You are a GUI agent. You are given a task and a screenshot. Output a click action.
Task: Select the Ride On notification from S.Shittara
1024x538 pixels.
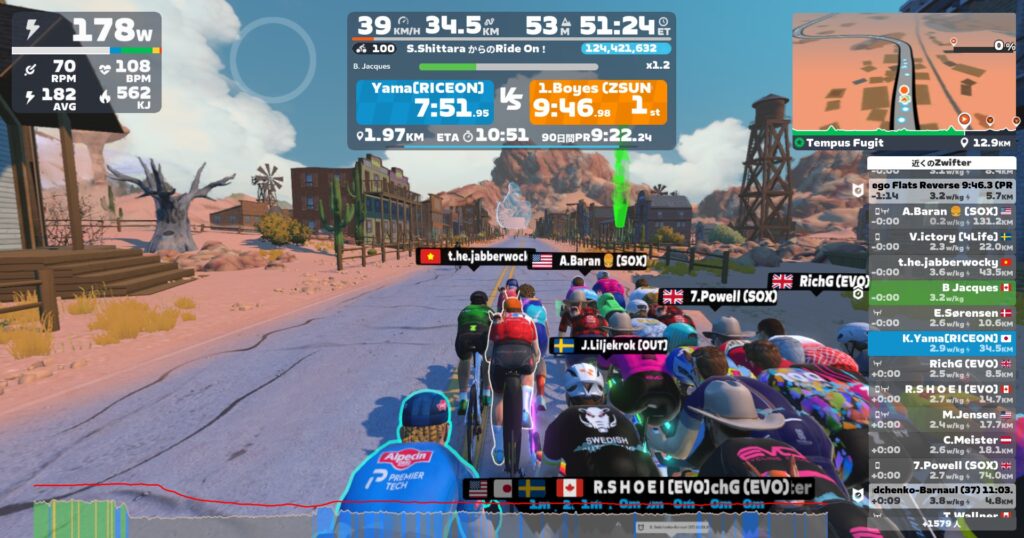click(x=462, y=48)
